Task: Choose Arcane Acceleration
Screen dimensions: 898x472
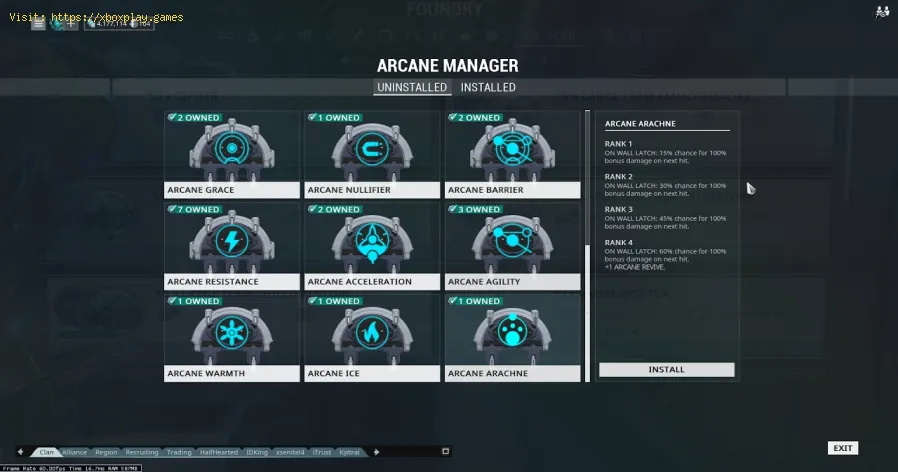Action: [x=372, y=246]
